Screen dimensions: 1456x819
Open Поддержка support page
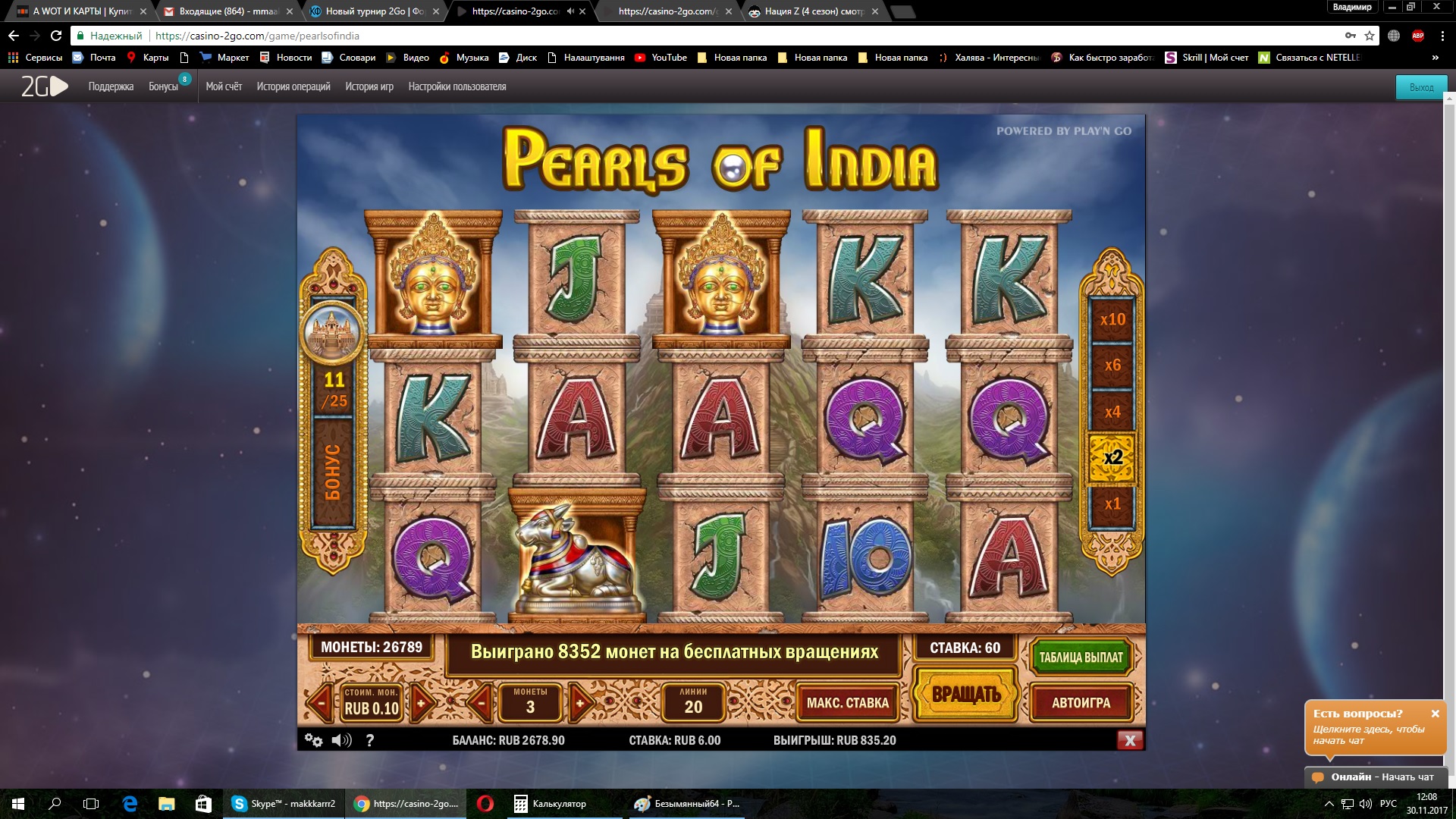pos(111,86)
